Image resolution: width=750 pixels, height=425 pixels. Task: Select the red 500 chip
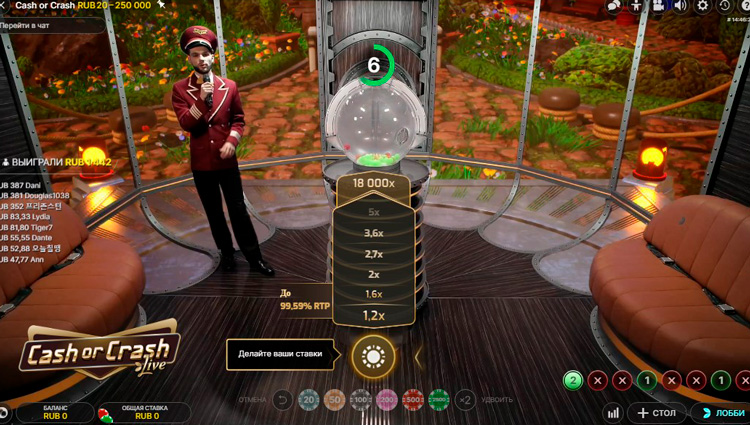click(413, 401)
